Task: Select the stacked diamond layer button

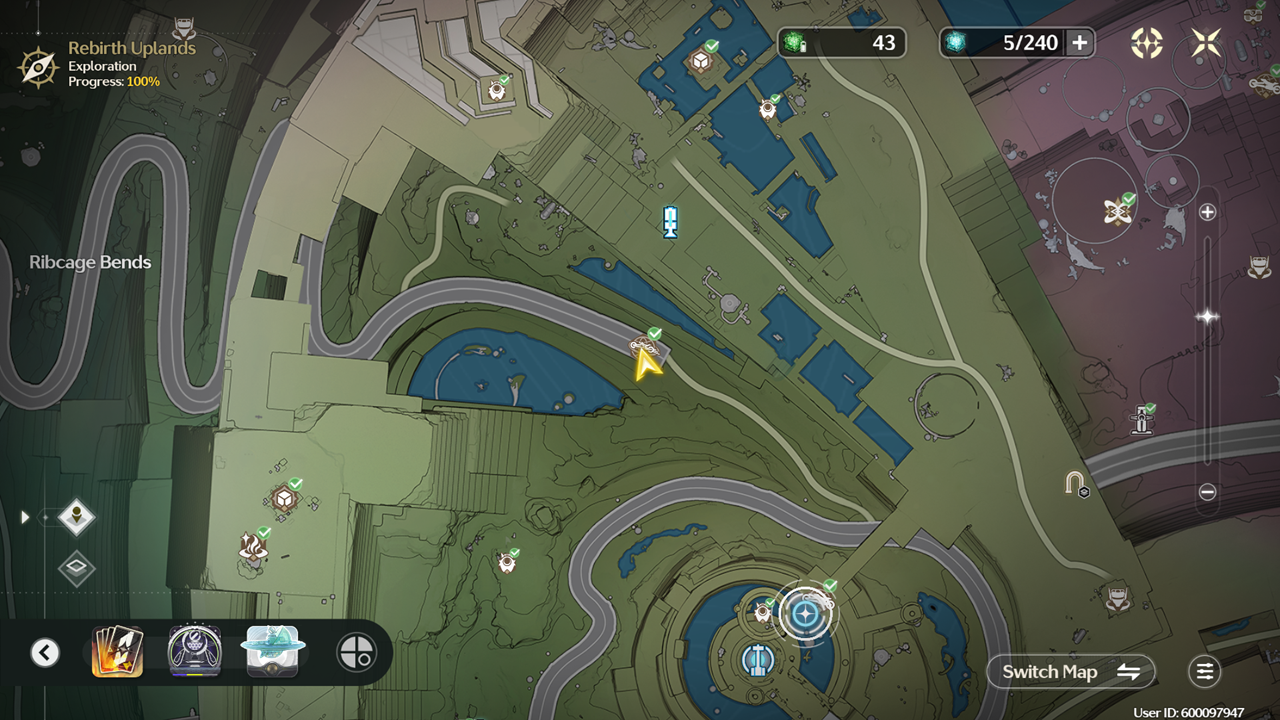Action: click(x=77, y=569)
